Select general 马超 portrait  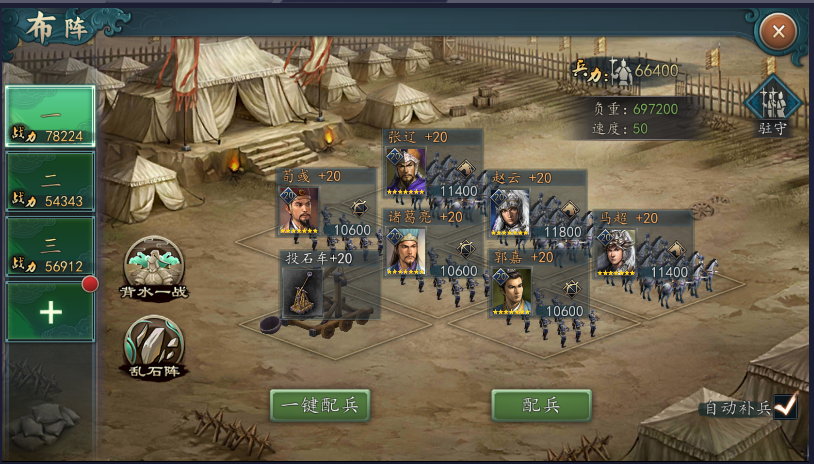pos(616,251)
